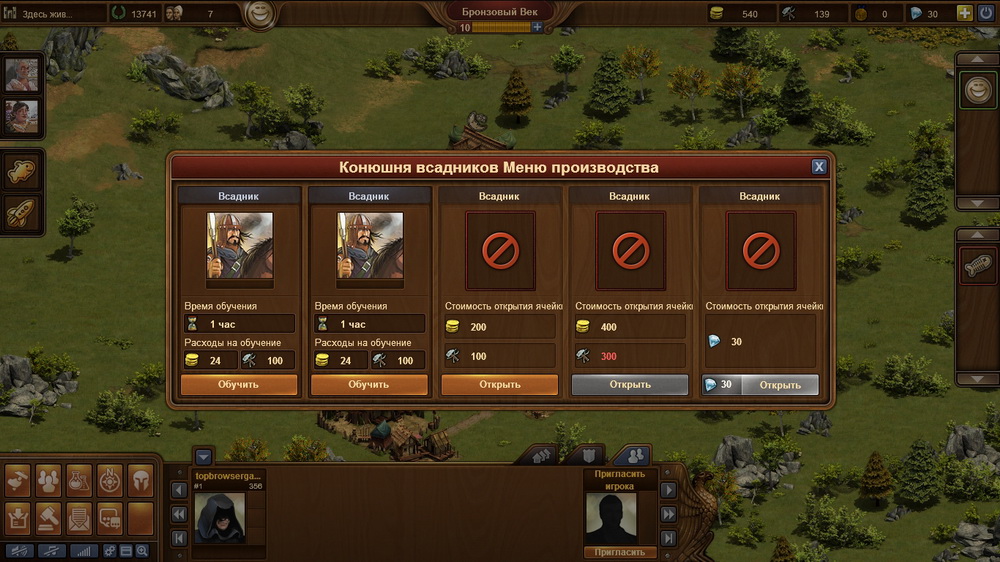
Task: Click the greyed Открыть button costing 400 coins
Action: point(629,384)
